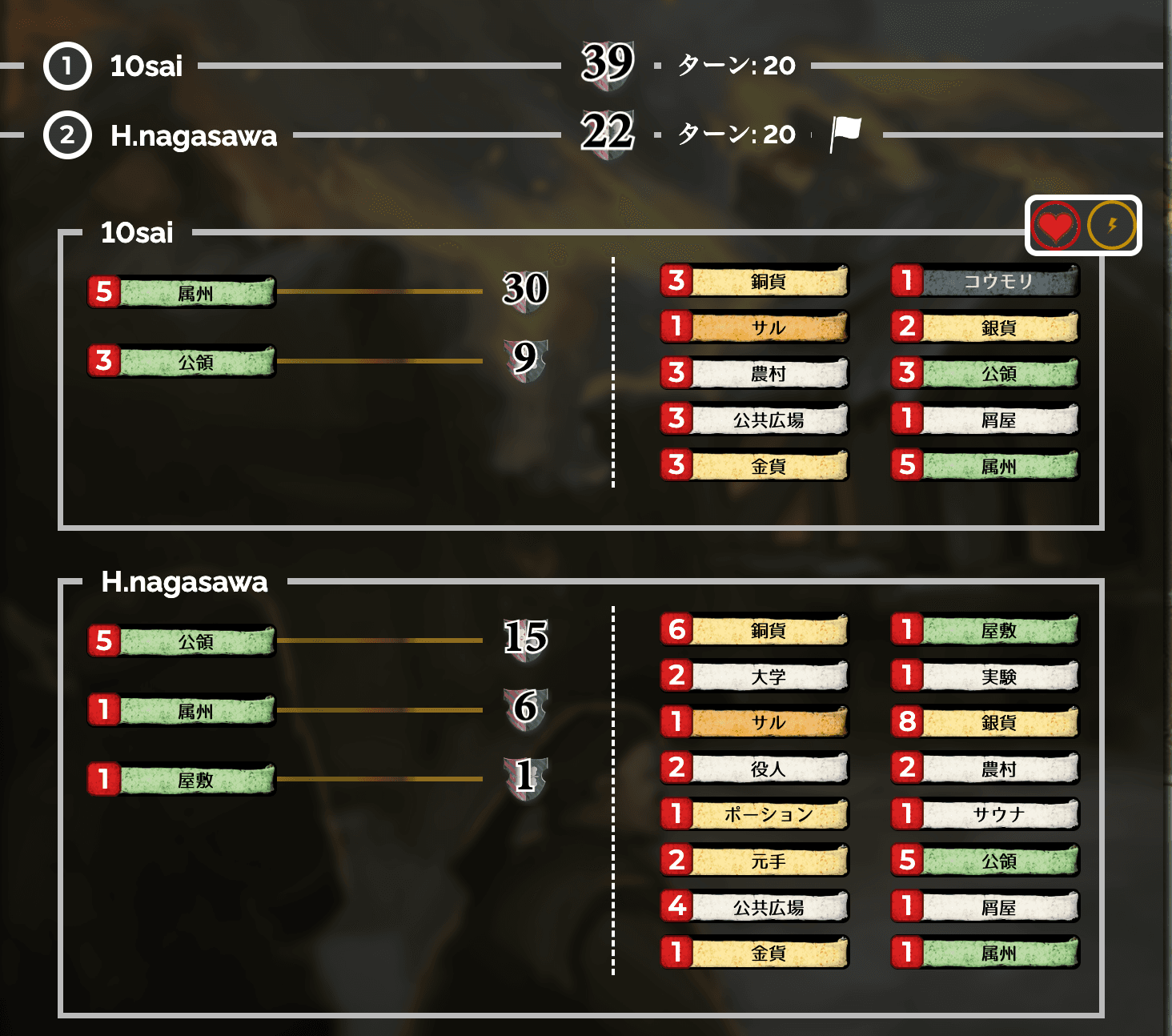The width and height of the screenshot is (1172, 1036).
Task: Click the yellow lightning bolt icon
Action: coord(1112,226)
